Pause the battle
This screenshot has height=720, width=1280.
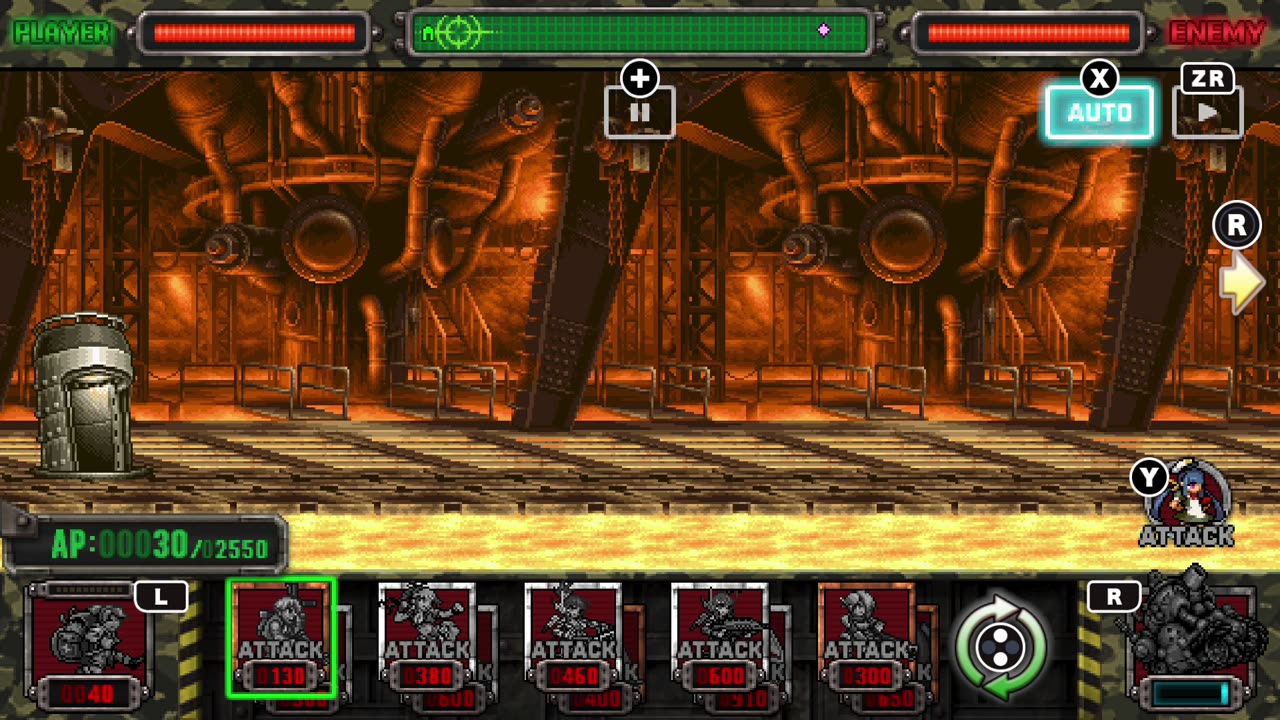pos(640,112)
